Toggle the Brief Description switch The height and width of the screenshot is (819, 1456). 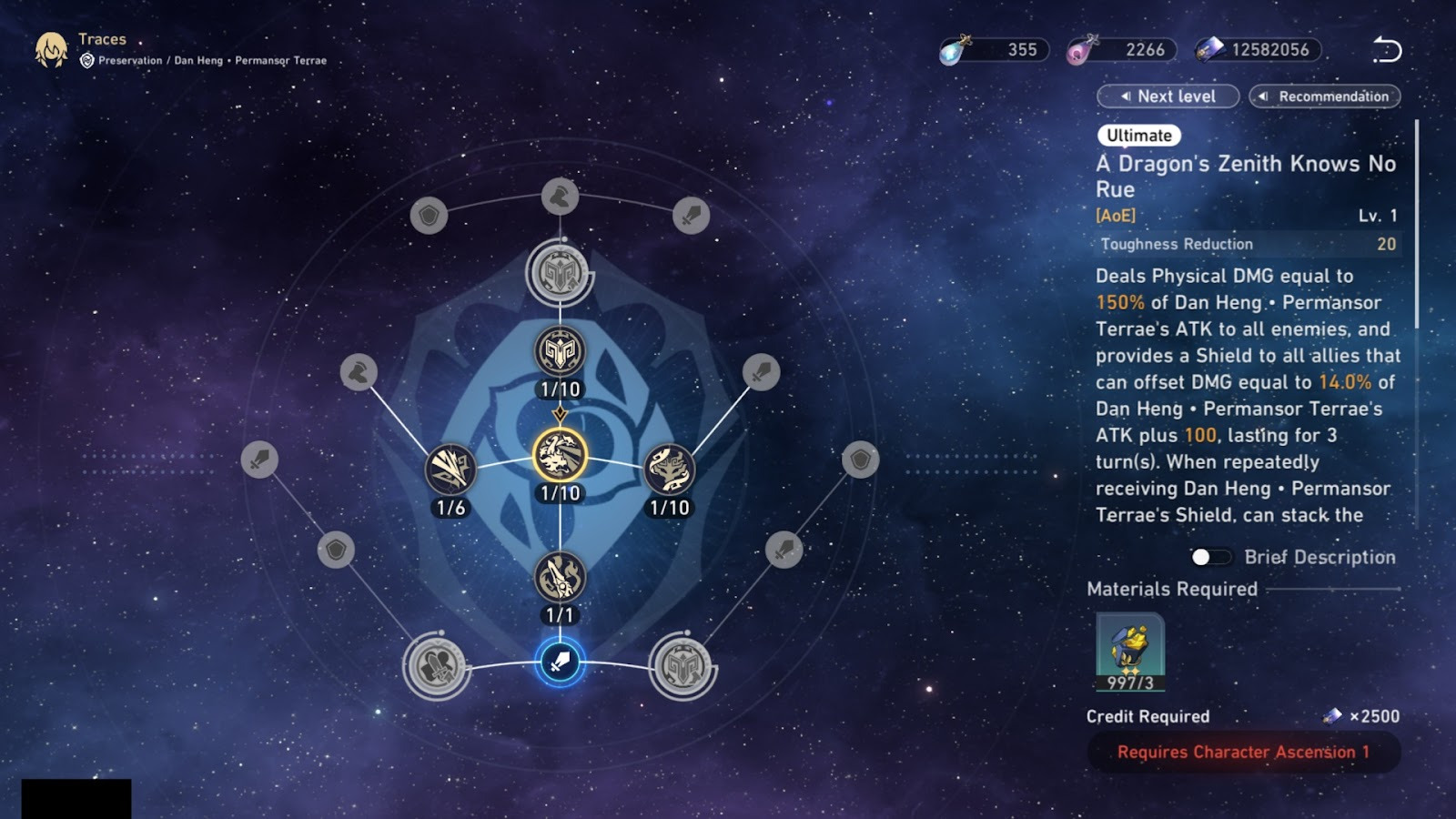pyautogui.click(x=1210, y=557)
